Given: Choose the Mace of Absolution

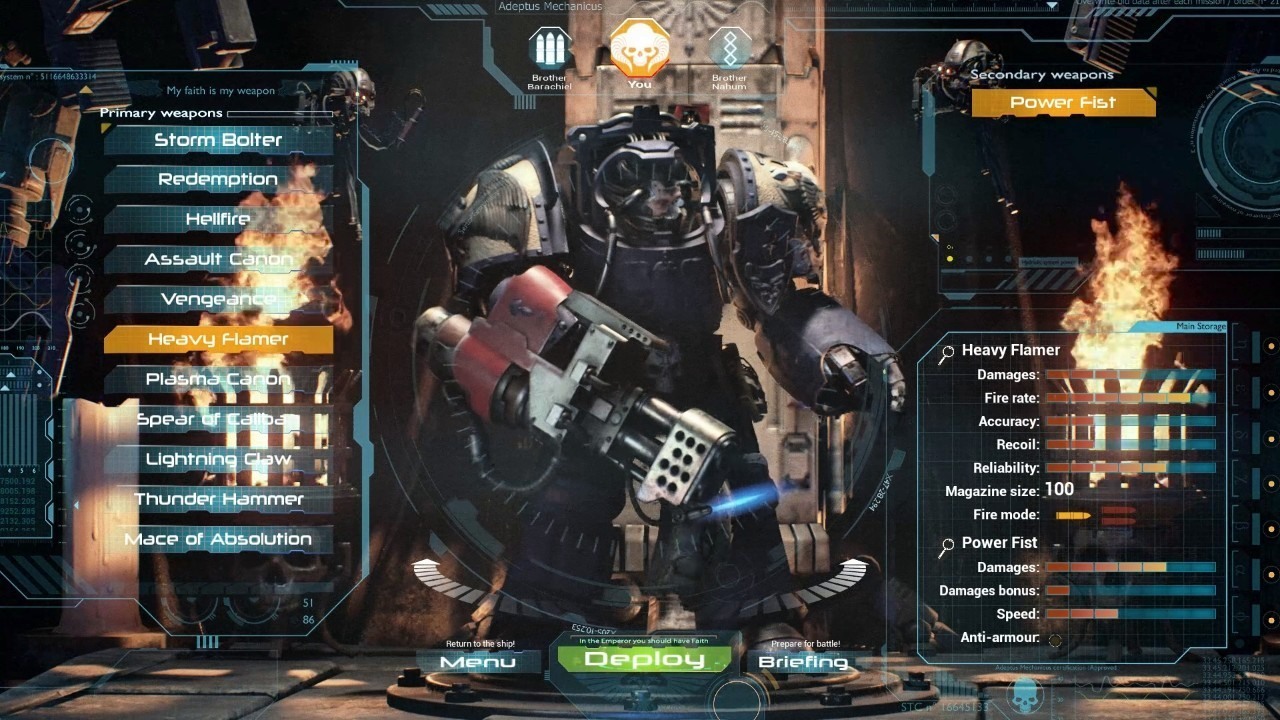Looking at the screenshot, I should tap(218, 539).
